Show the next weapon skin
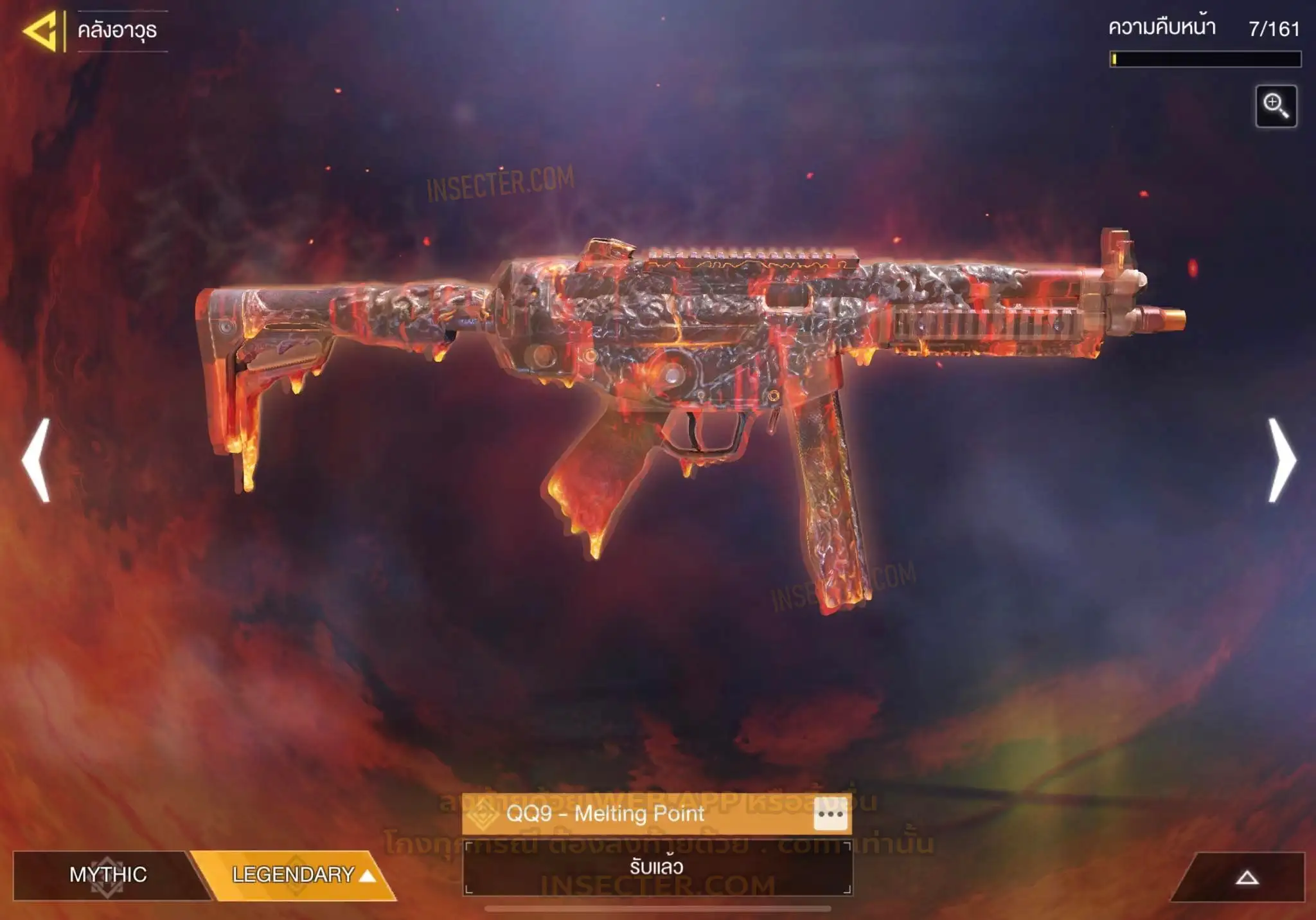The height and width of the screenshot is (920, 1316). point(1281,460)
